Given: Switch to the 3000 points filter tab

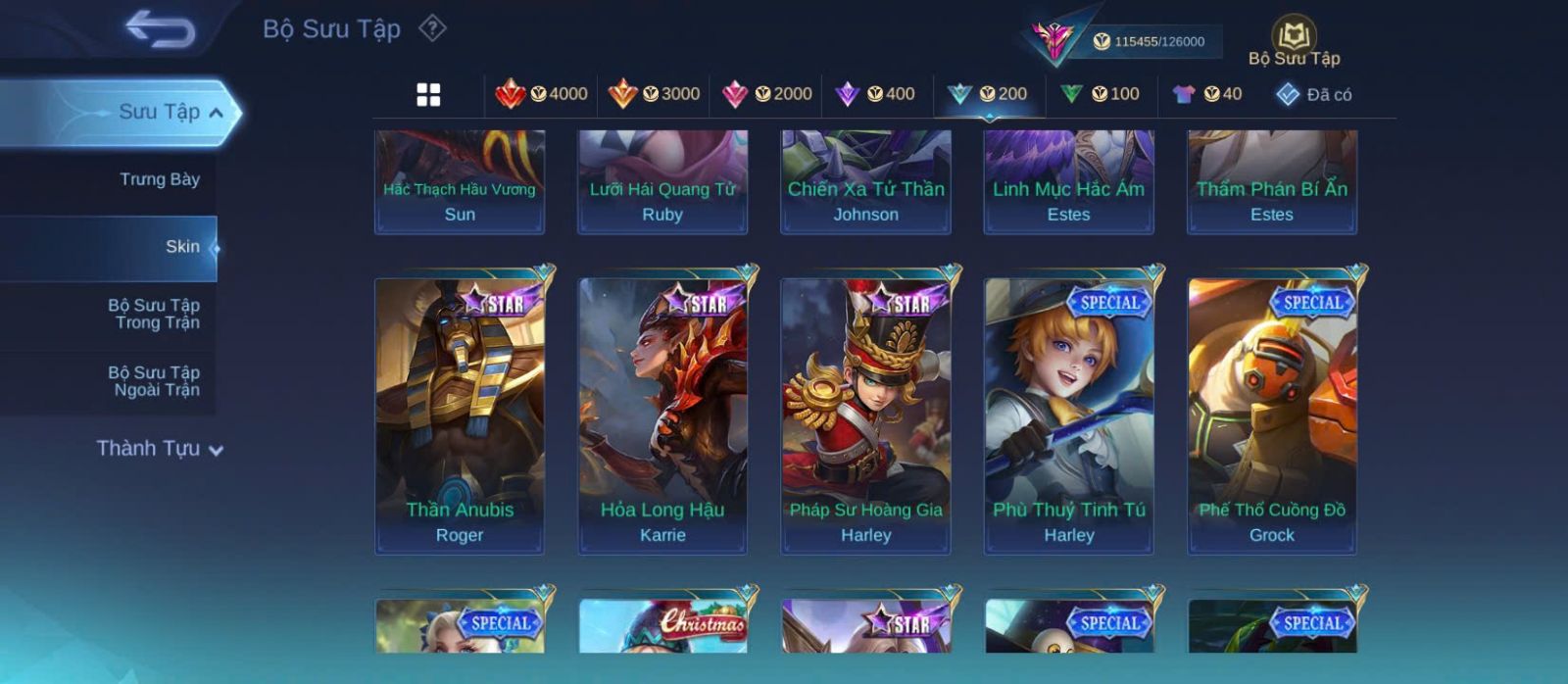Looking at the screenshot, I should (654, 94).
